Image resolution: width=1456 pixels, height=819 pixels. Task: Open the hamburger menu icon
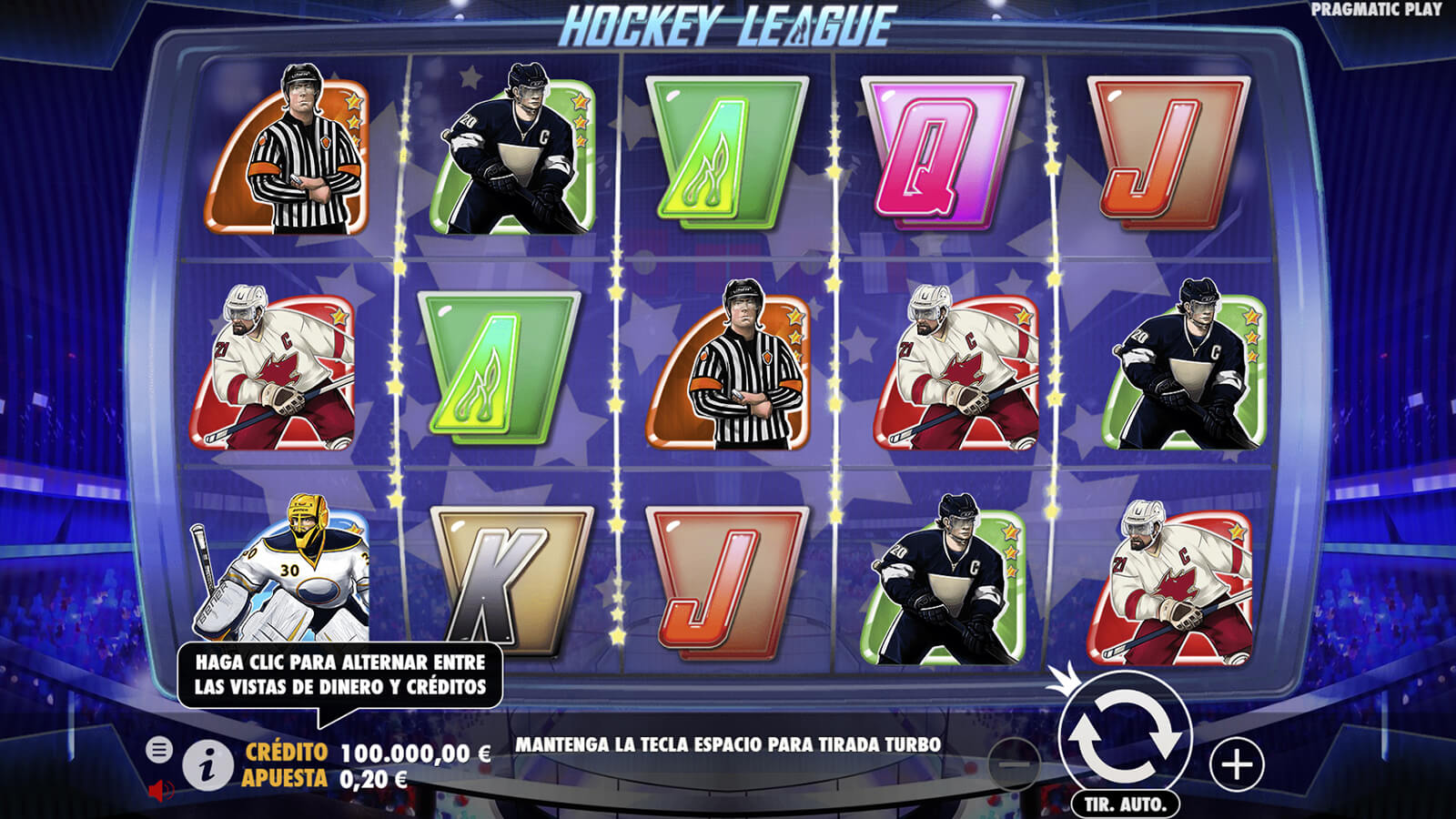[159, 750]
